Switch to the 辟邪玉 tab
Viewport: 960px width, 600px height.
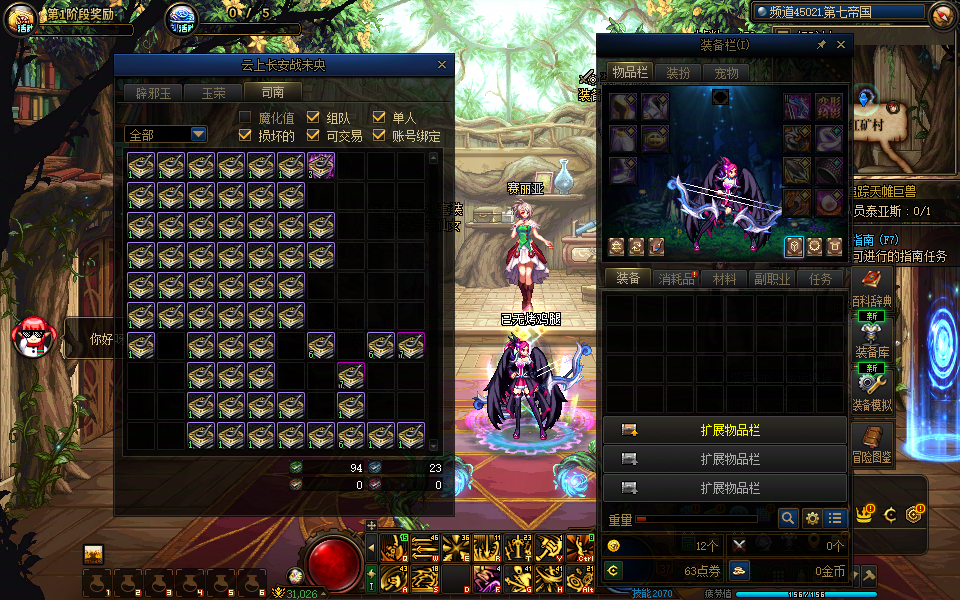(x=153, y=92)
